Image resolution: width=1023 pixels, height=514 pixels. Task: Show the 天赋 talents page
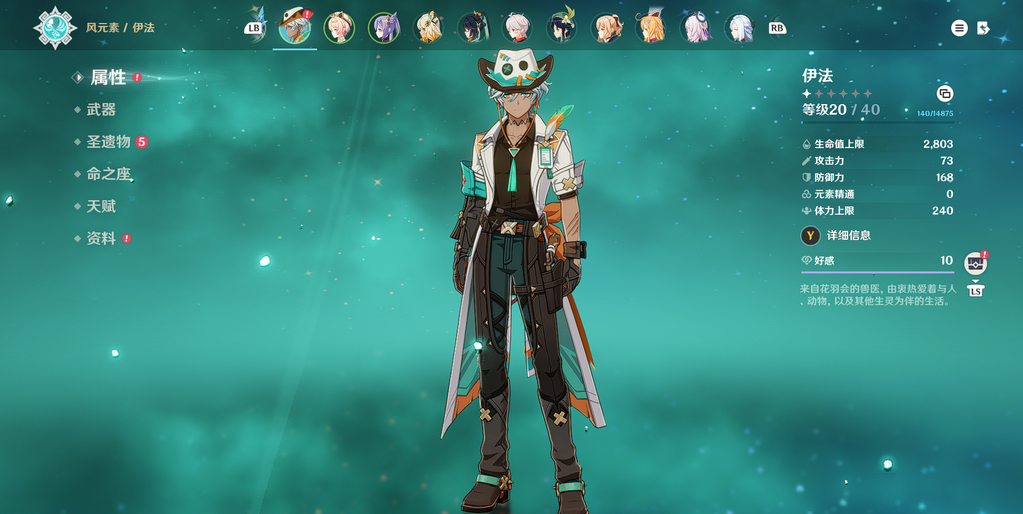click(101, 206)
